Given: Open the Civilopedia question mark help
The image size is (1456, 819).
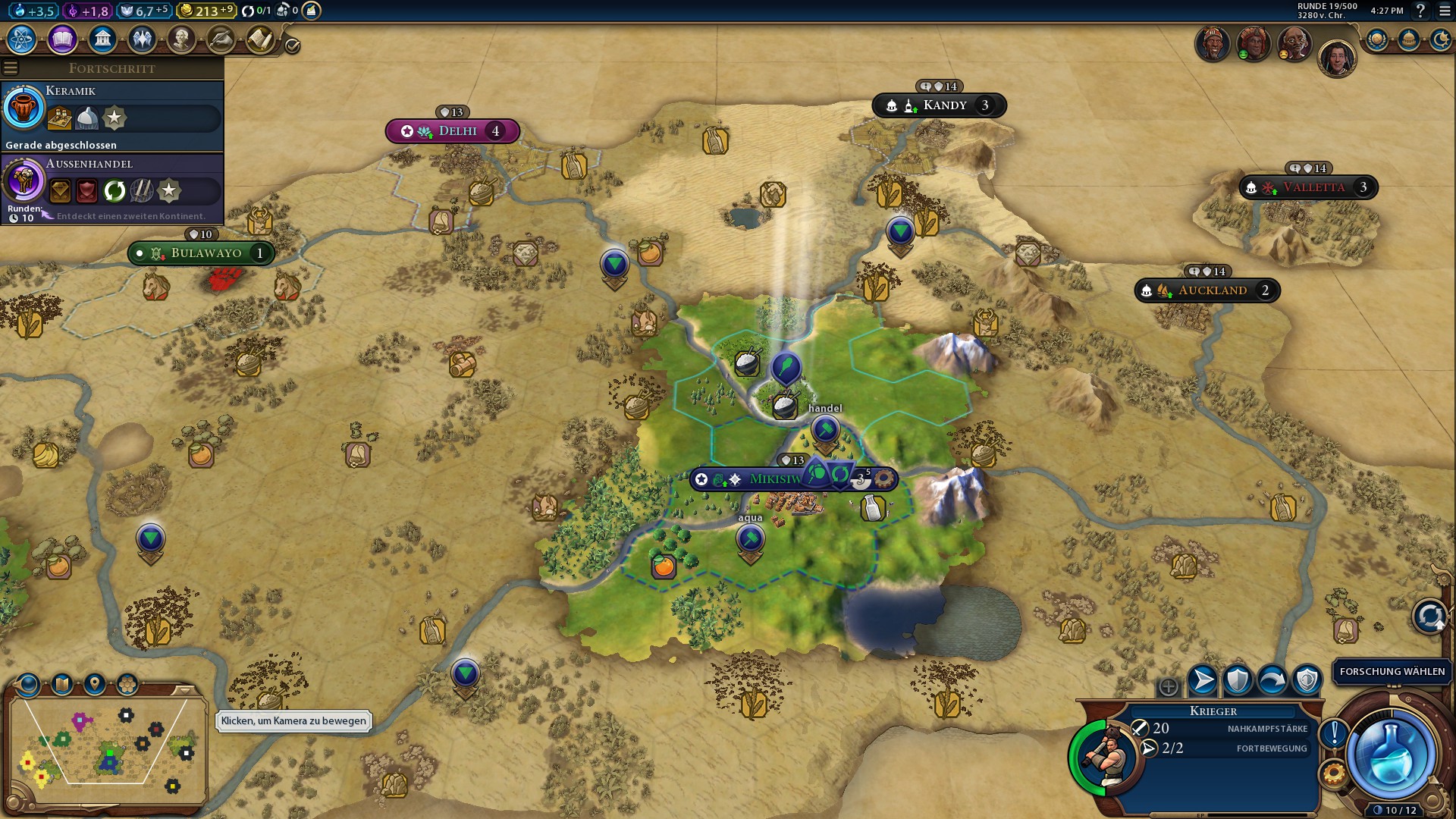Looking at the screenshot, I should click(1421, 11).
